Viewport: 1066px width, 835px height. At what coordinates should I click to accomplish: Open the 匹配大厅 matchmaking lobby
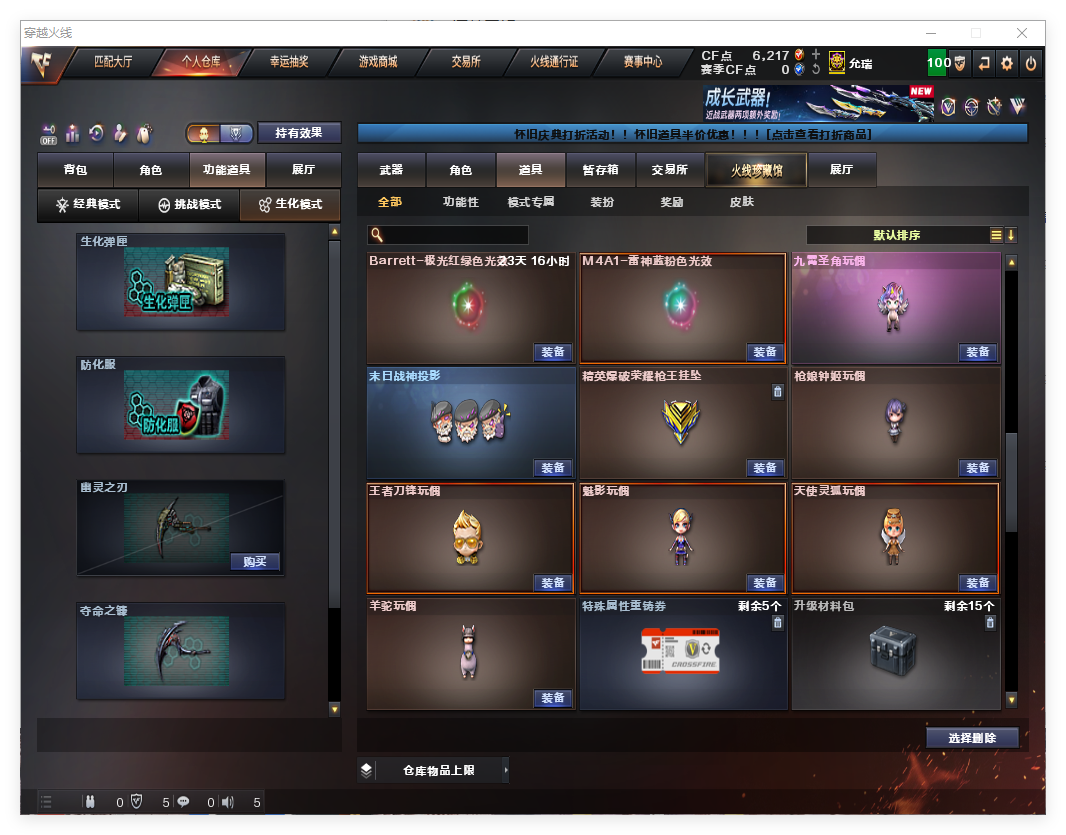pyautogui.click(x=113, y=62)
